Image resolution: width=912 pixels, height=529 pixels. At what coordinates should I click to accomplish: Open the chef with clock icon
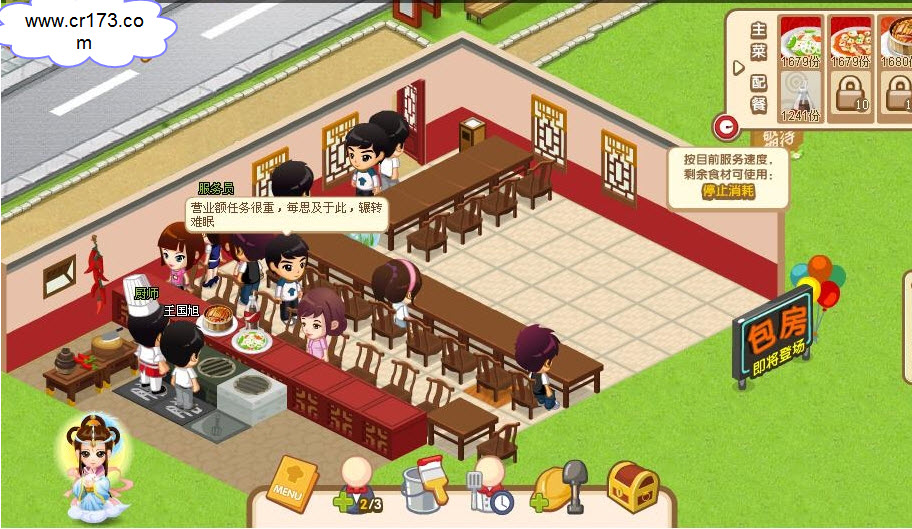pyautogui.click(x=489, y=487)
